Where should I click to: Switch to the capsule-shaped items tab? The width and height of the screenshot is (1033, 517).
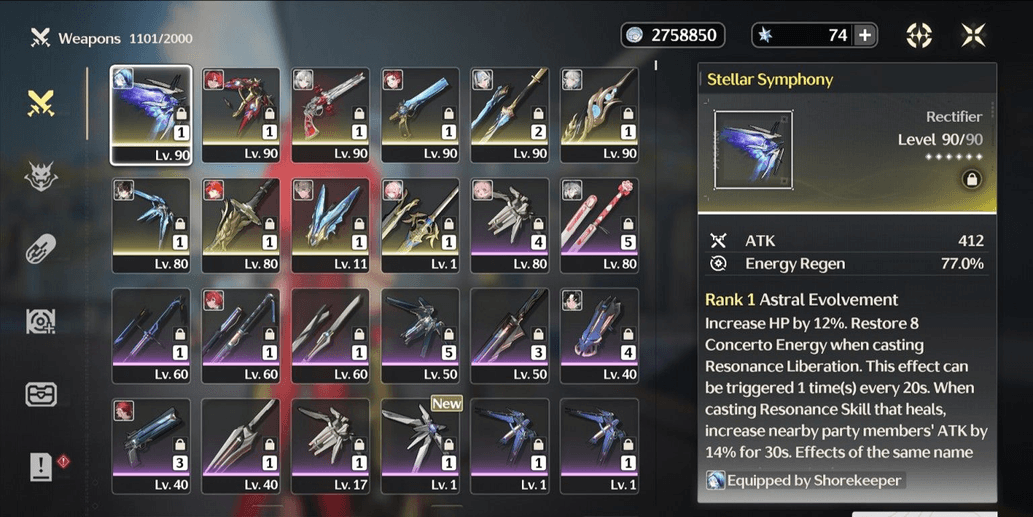pyautogui.click(x=41, y=249)
